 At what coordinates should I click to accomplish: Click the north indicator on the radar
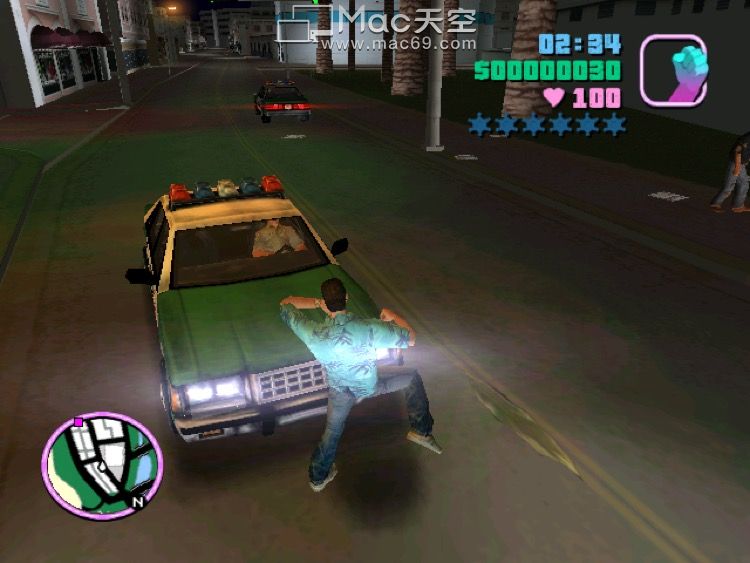coord(139,500)
